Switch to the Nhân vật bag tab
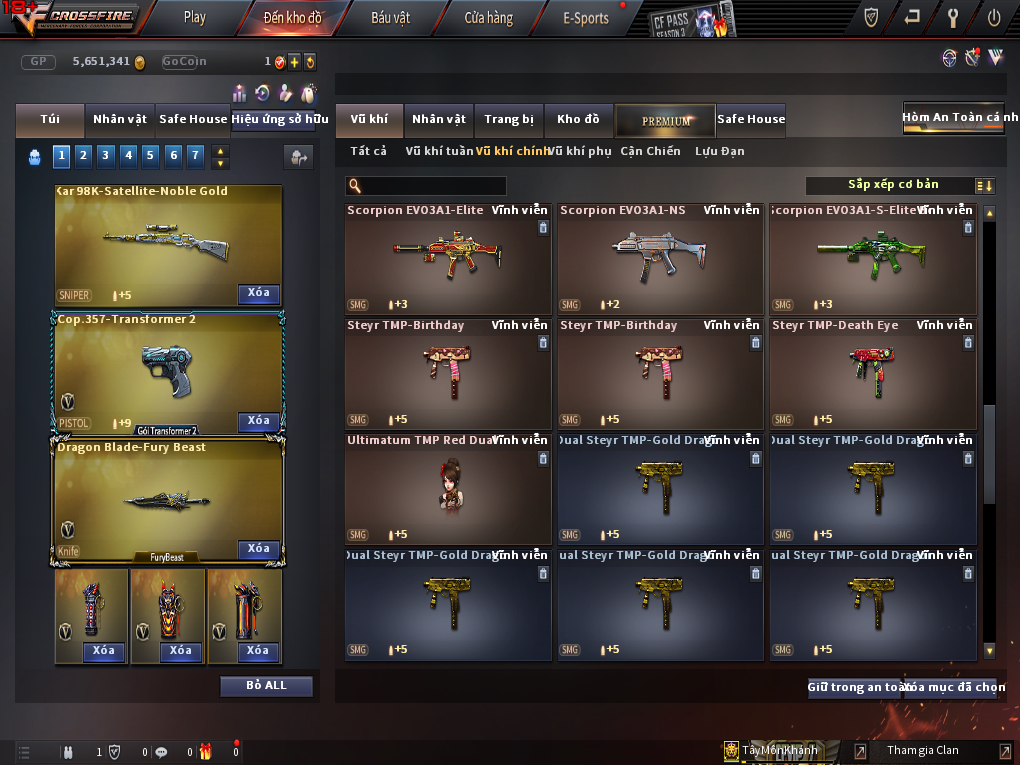 coord(120,119)
